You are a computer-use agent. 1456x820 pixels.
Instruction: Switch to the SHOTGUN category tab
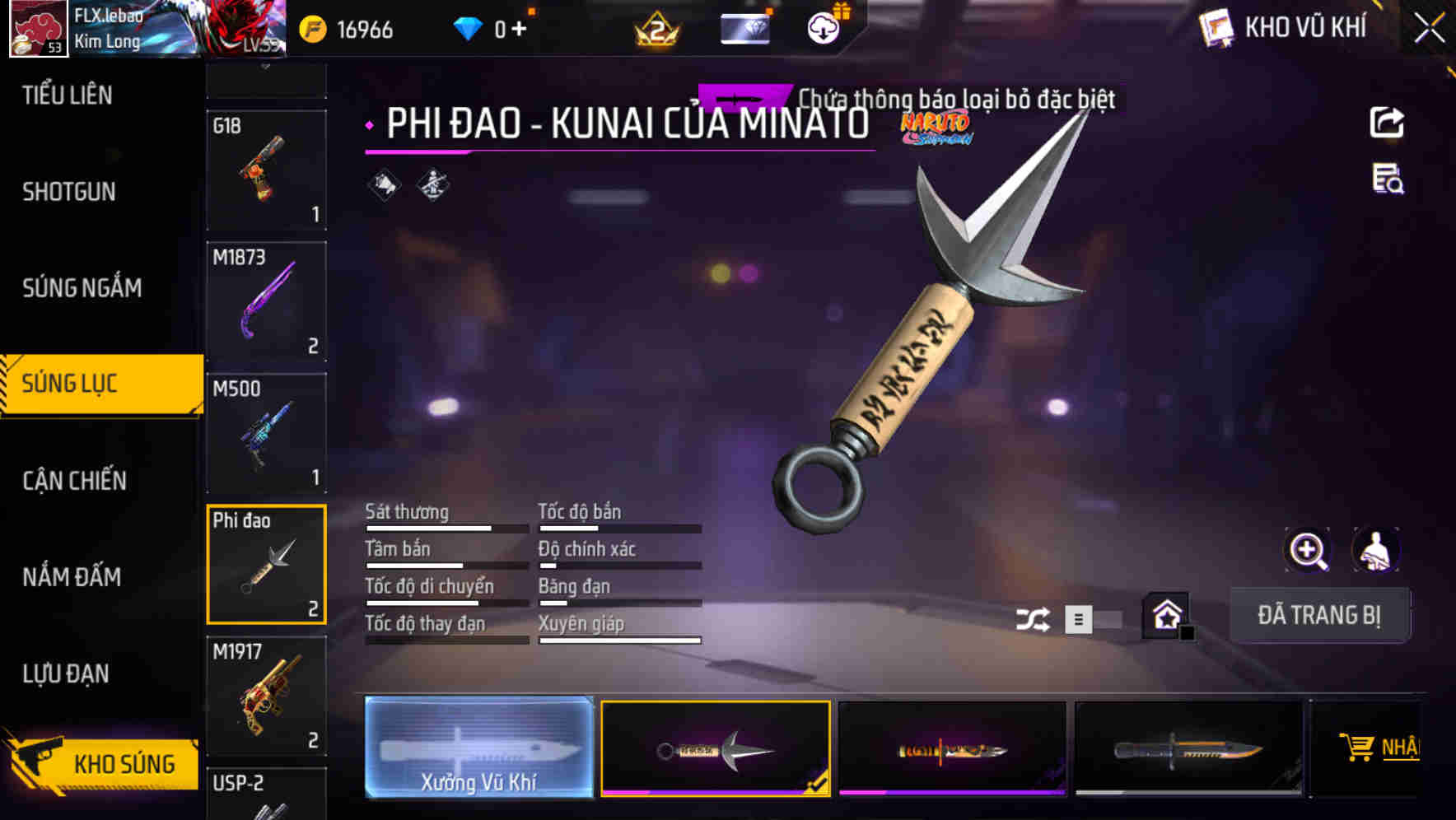tap(69, 191)
